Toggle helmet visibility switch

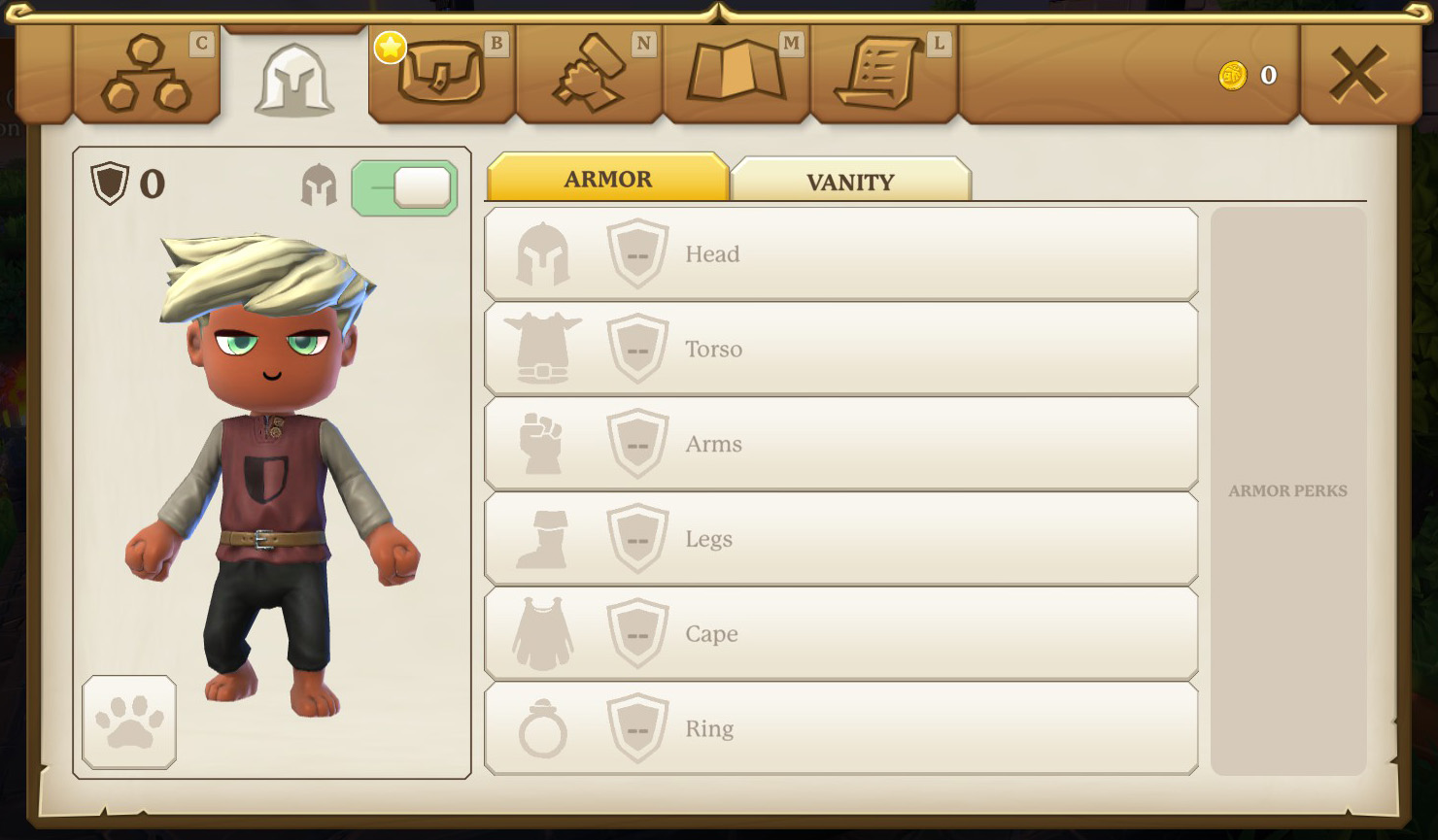(404, 187)
